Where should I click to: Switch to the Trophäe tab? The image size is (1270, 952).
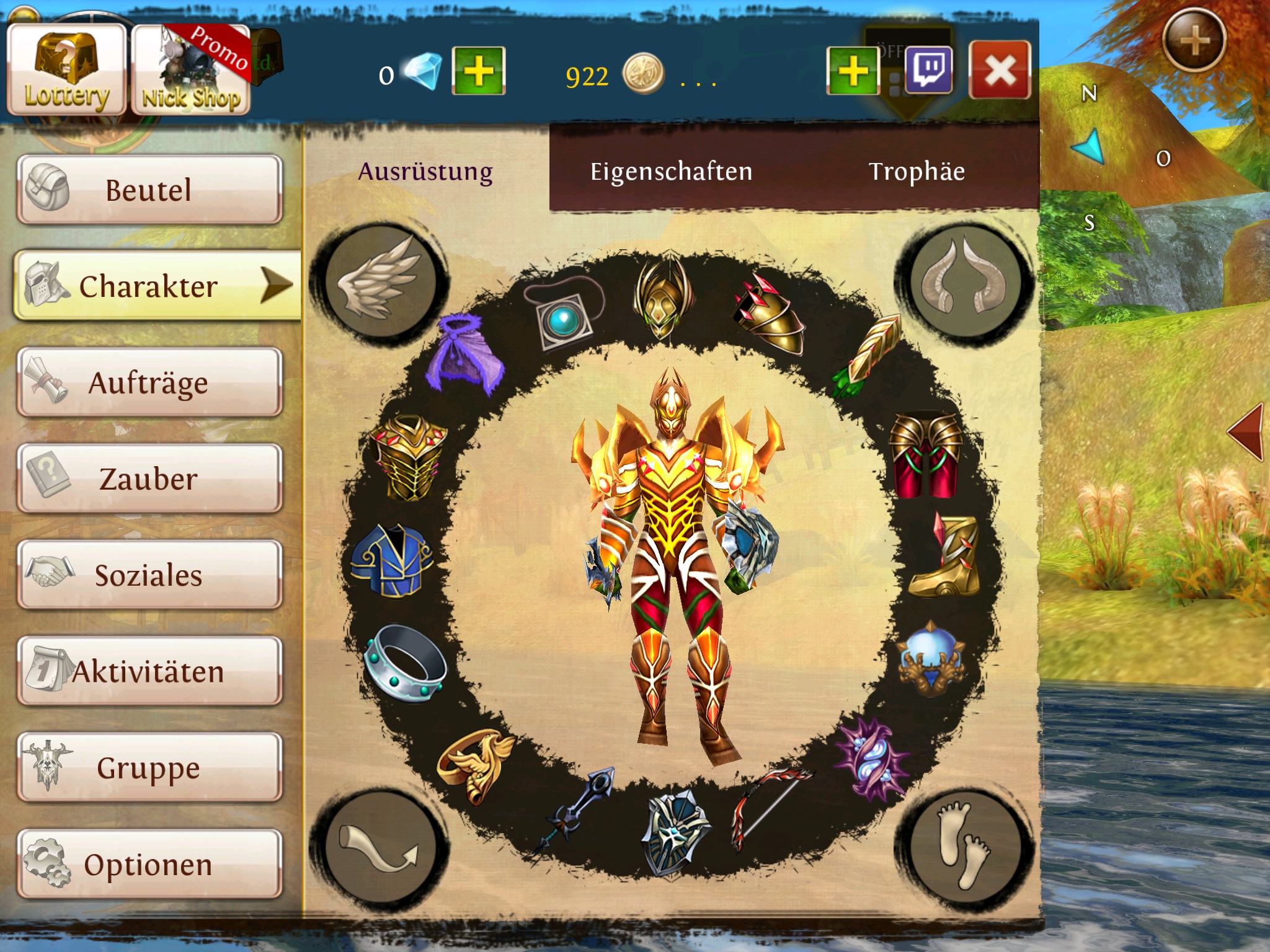click(917, 171)
